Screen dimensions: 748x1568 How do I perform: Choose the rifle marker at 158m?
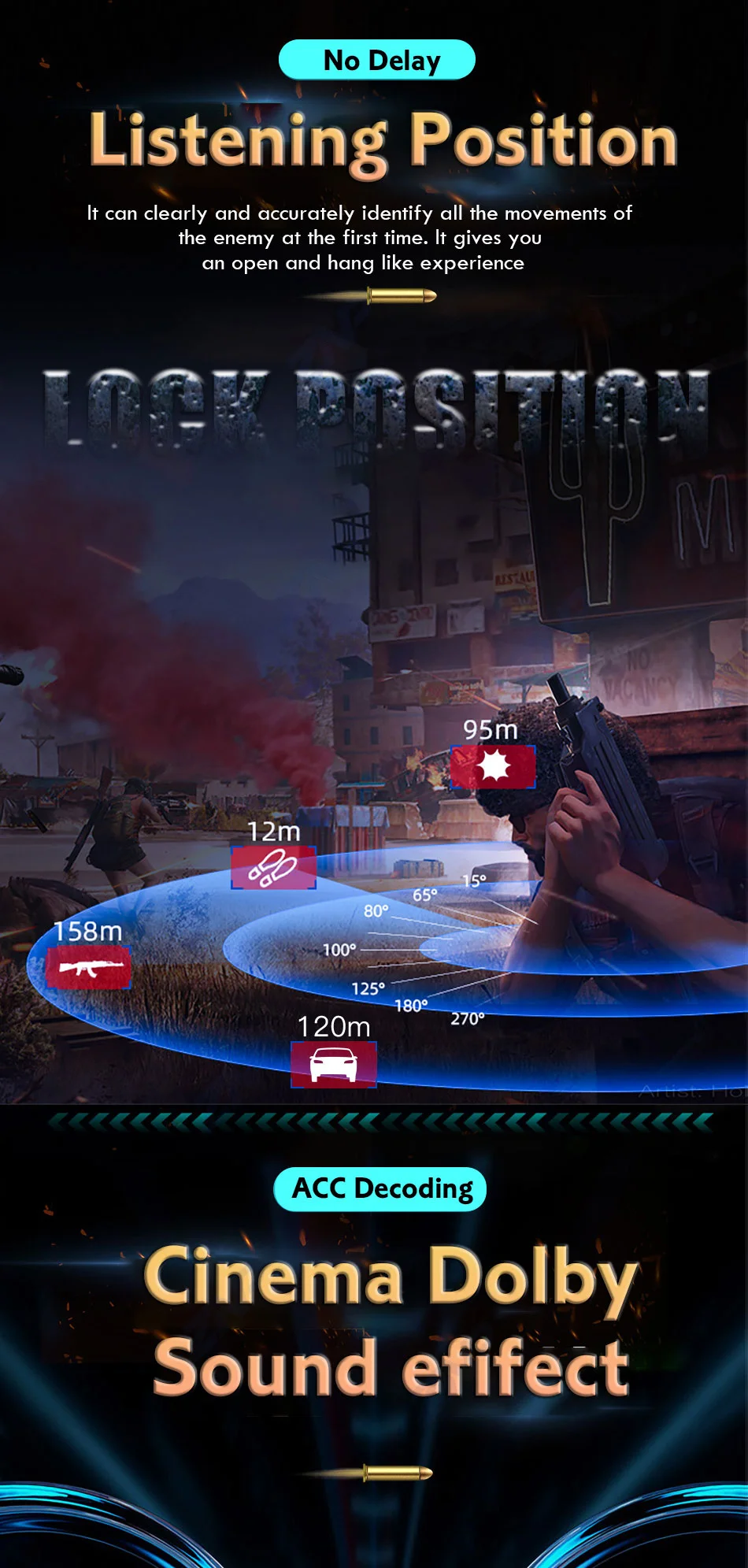pyautogui.click(x=88, y=967)
